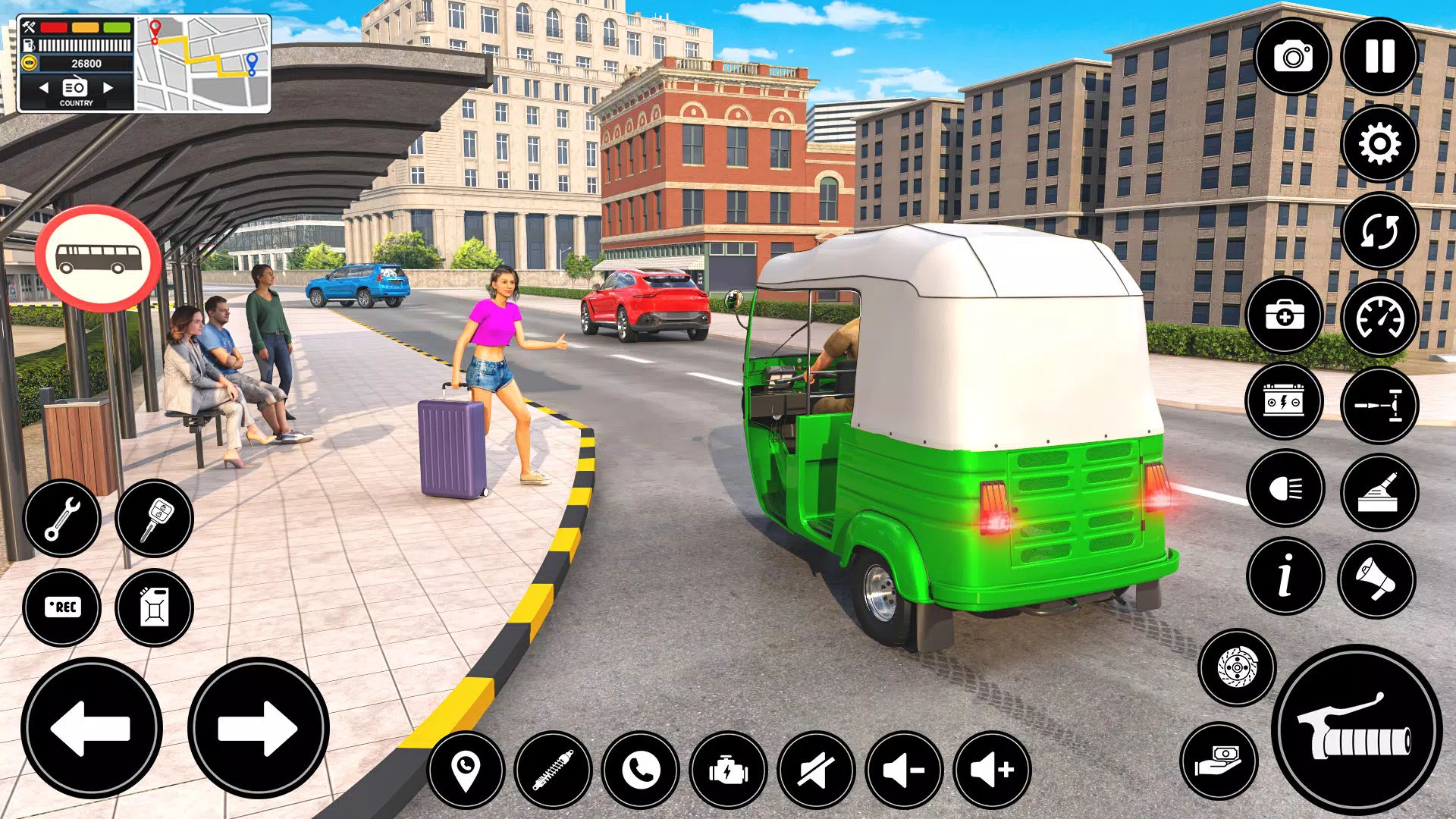This screenshot has height=819, width=1456.
Task: Steer right with the right arrow
Action: pyautogui.click(x=258, y=728)
